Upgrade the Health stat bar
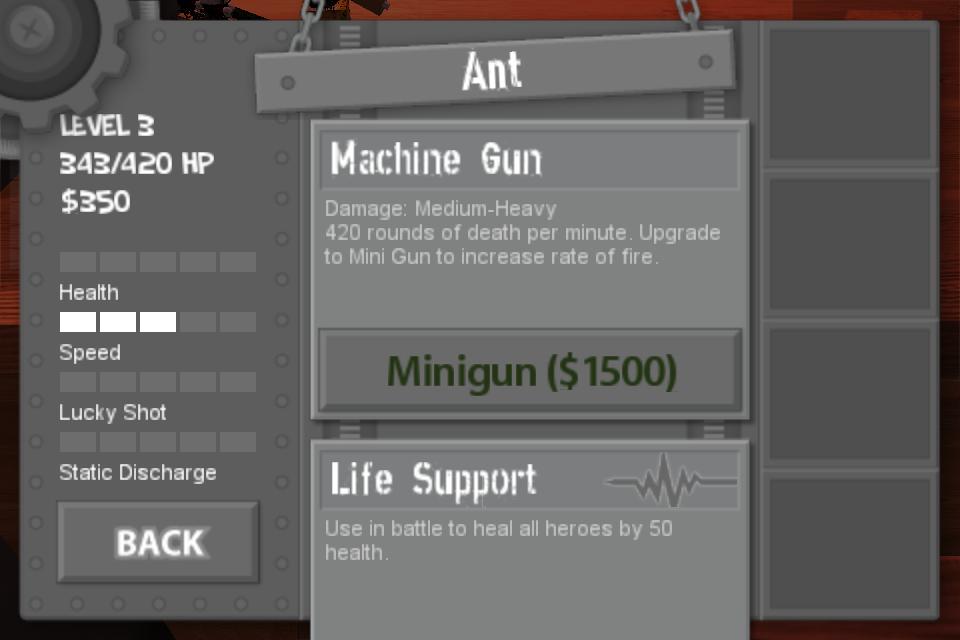The width and height of the screenshot is (960, 640). coord(158,262)
